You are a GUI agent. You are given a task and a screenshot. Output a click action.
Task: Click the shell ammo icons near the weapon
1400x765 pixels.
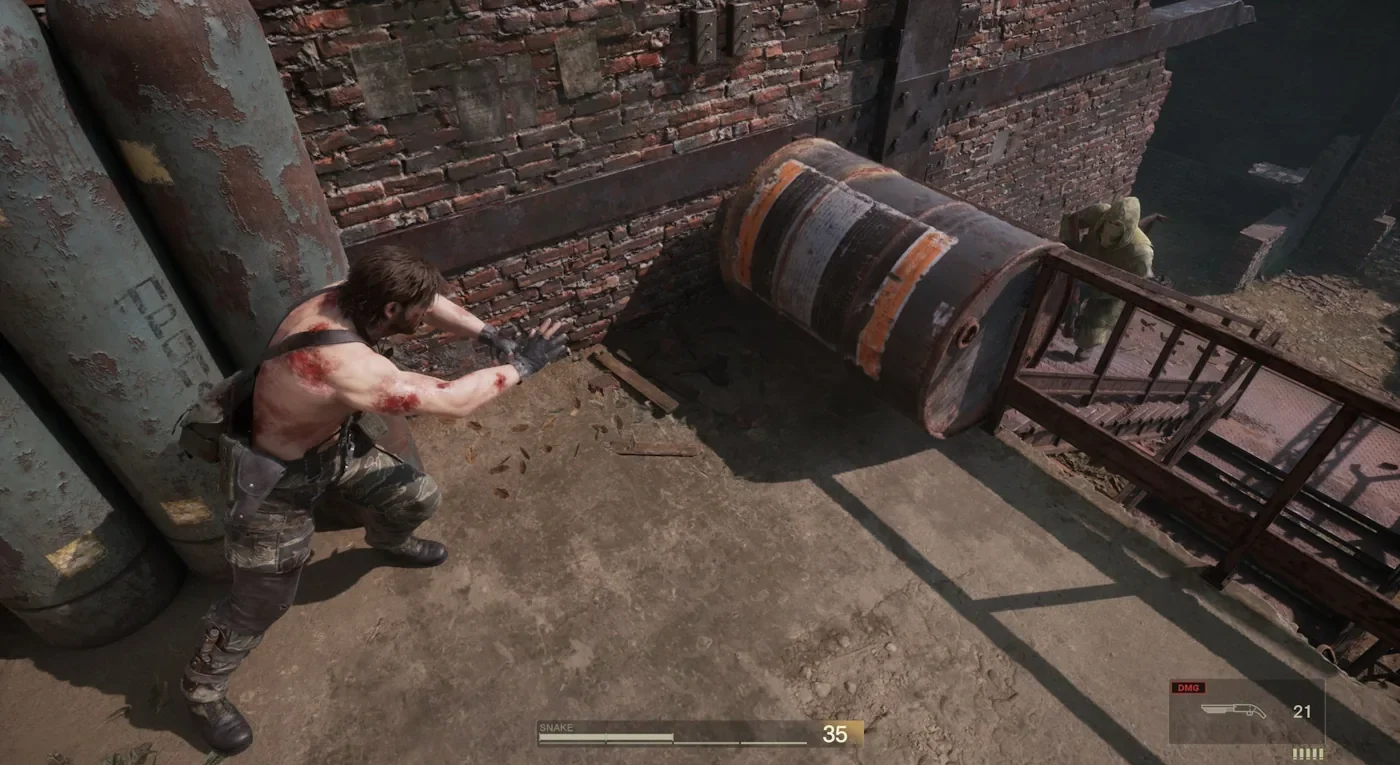(1307, 752)
